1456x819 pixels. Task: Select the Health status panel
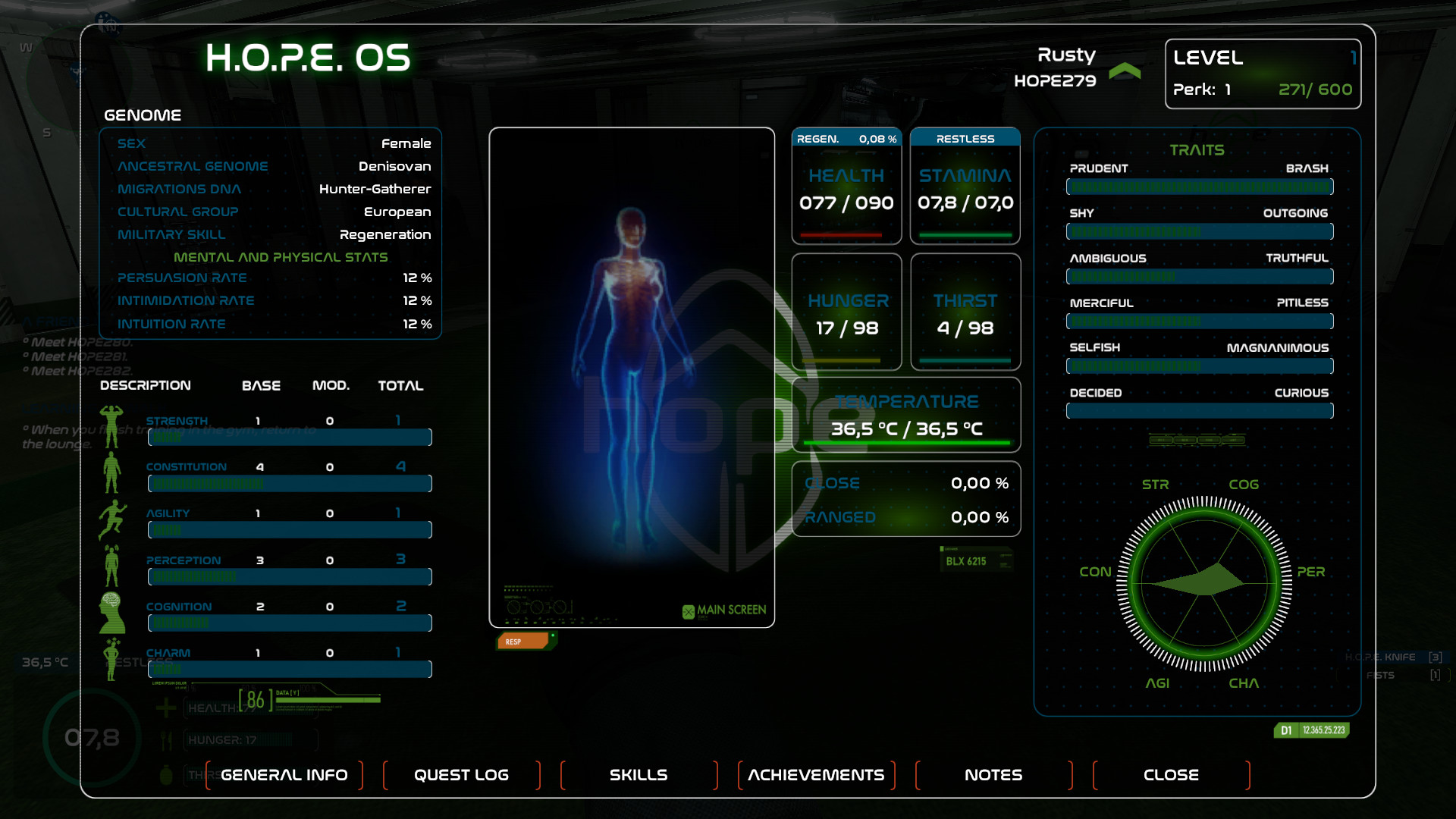[x=846, y=187]
